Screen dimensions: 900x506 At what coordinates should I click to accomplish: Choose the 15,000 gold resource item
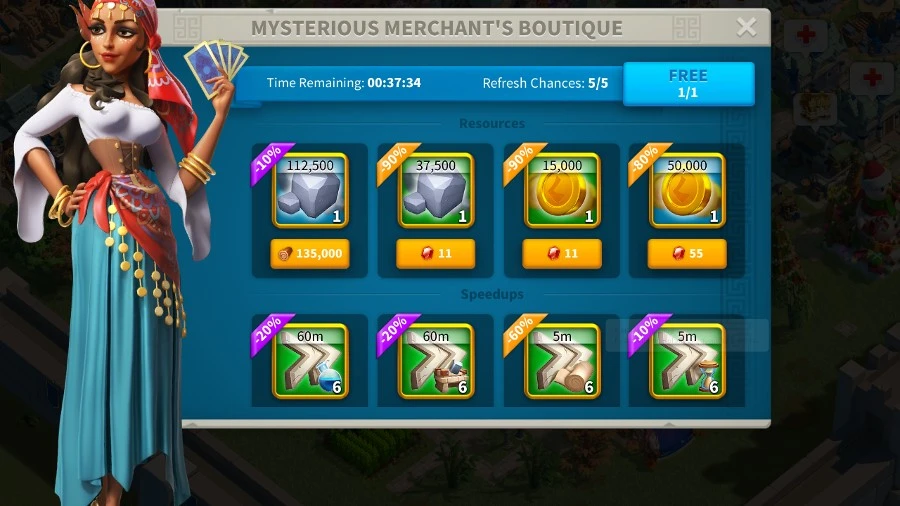pos(562,191)
